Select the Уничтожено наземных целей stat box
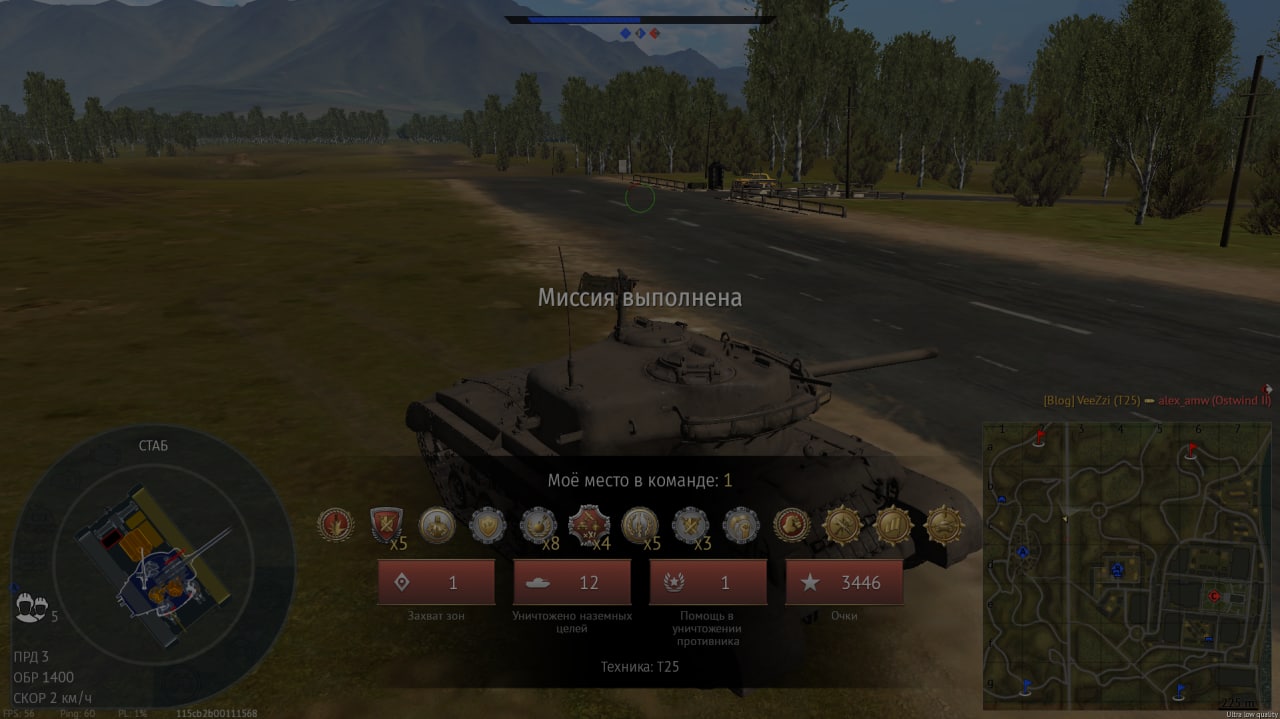This screenshot has width=1280, height=719. click(x=572, y=582)
